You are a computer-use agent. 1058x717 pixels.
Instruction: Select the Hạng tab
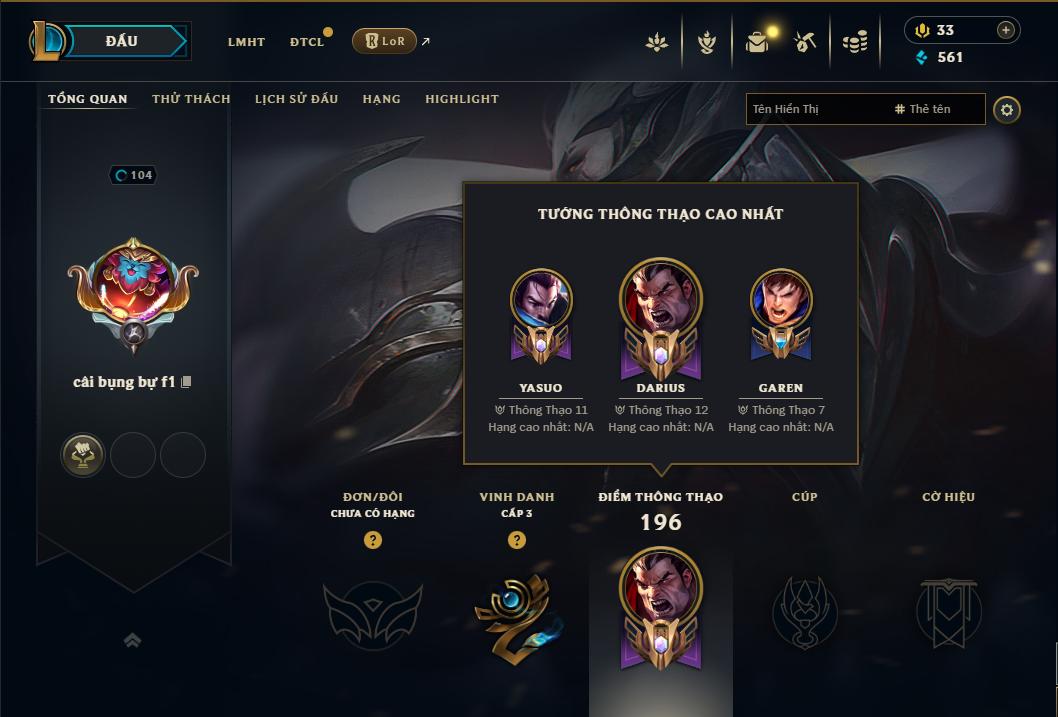(x=381, y=99)
